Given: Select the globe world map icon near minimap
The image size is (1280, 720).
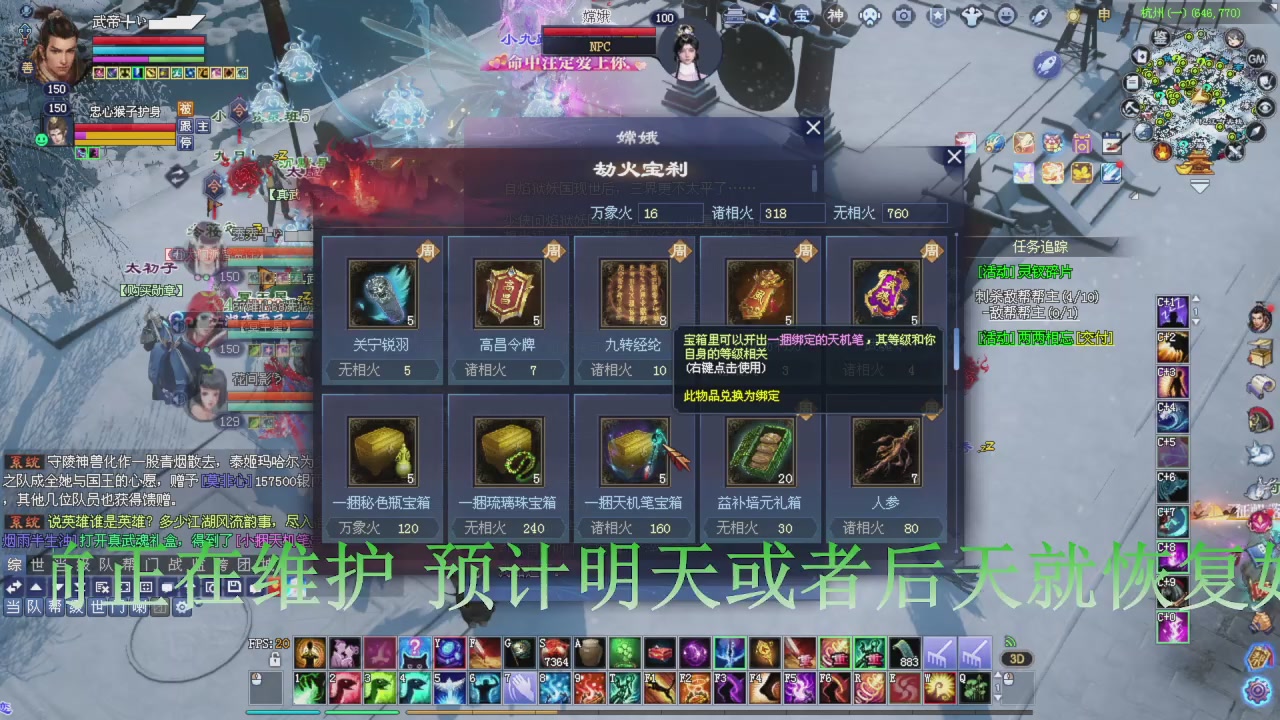Looking at the screenshot, I should pyautogui.click(x=1142, y=132).
